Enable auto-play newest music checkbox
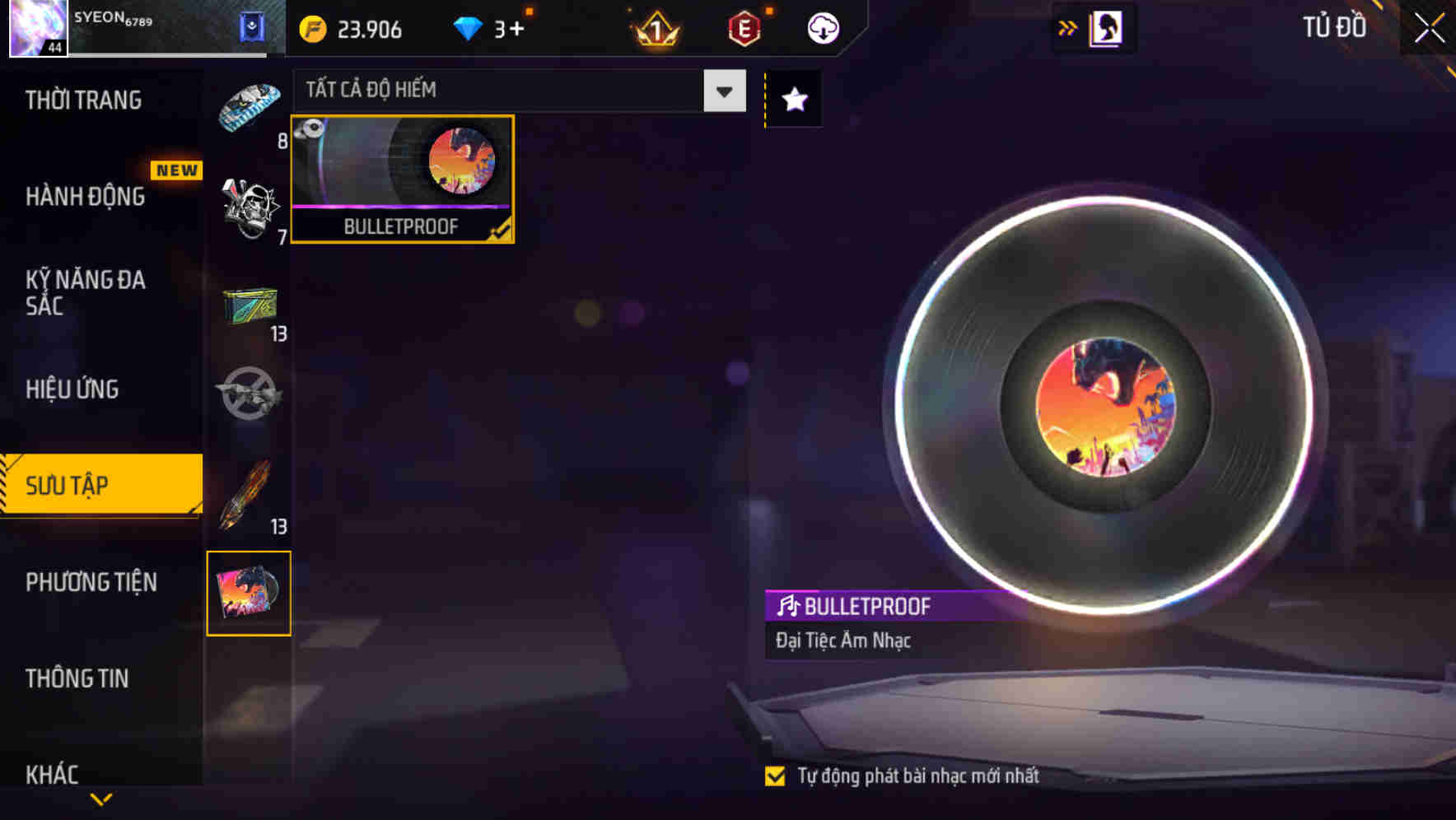This screenshot has height=820, width=1456. (775, 775)
